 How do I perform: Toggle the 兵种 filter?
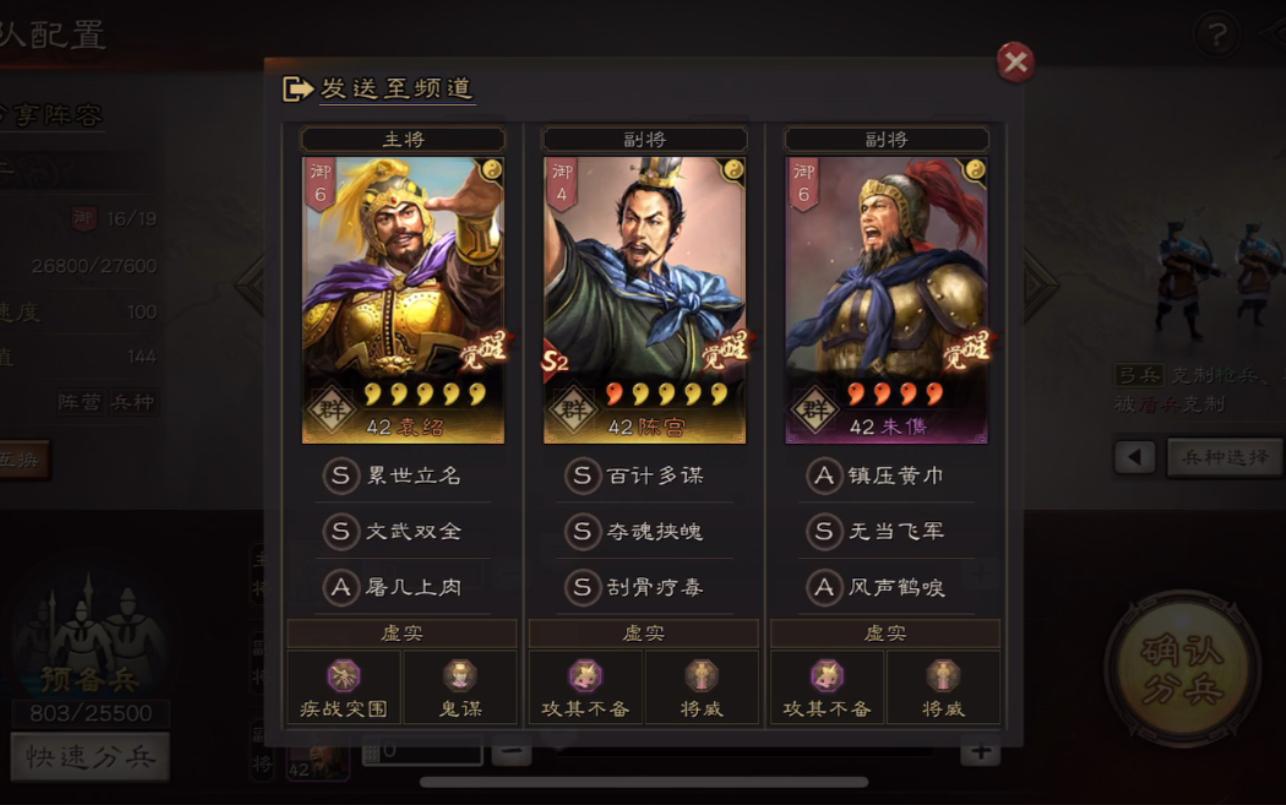(133, 401)
